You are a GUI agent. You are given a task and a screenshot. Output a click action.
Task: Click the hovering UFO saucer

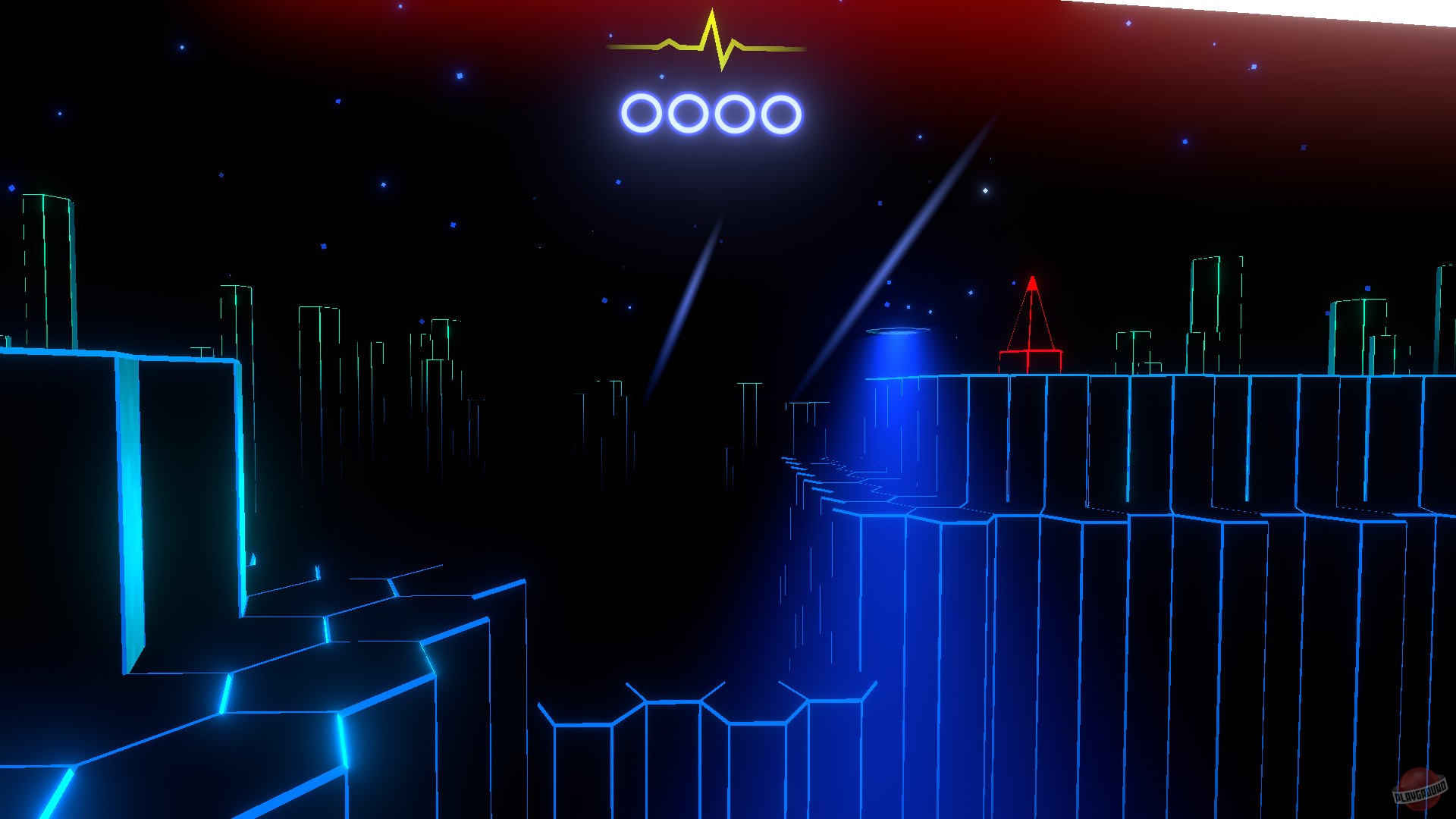point(899,331)
